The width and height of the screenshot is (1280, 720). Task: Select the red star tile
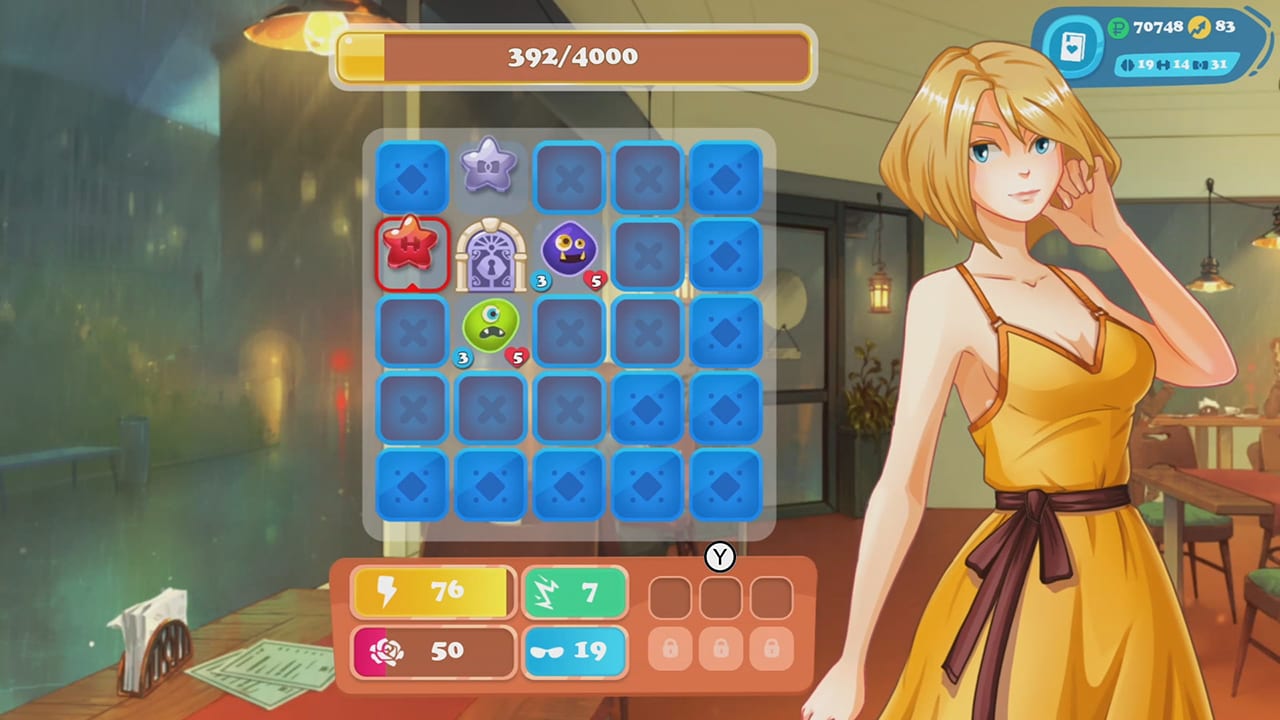coord(412,251)
